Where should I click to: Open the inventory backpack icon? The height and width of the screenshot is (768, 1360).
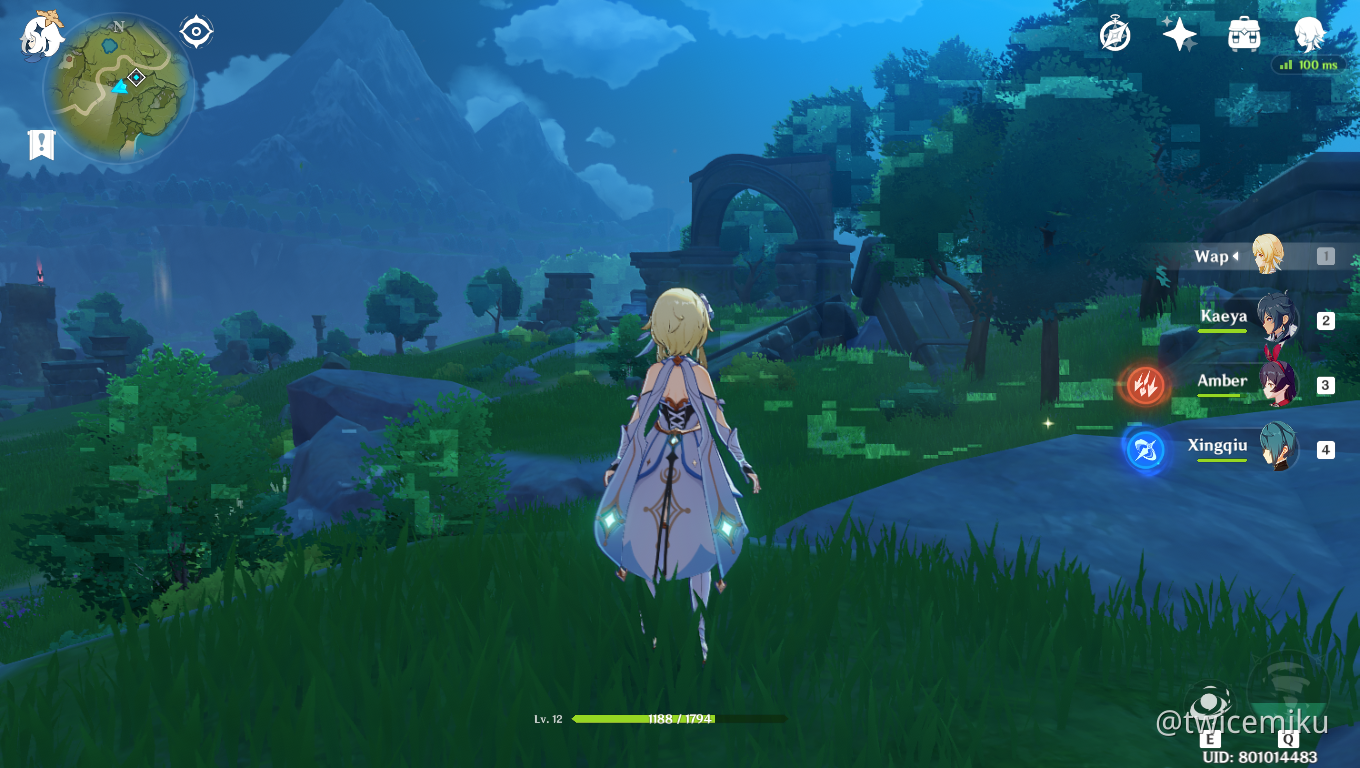coord(1244,34)
